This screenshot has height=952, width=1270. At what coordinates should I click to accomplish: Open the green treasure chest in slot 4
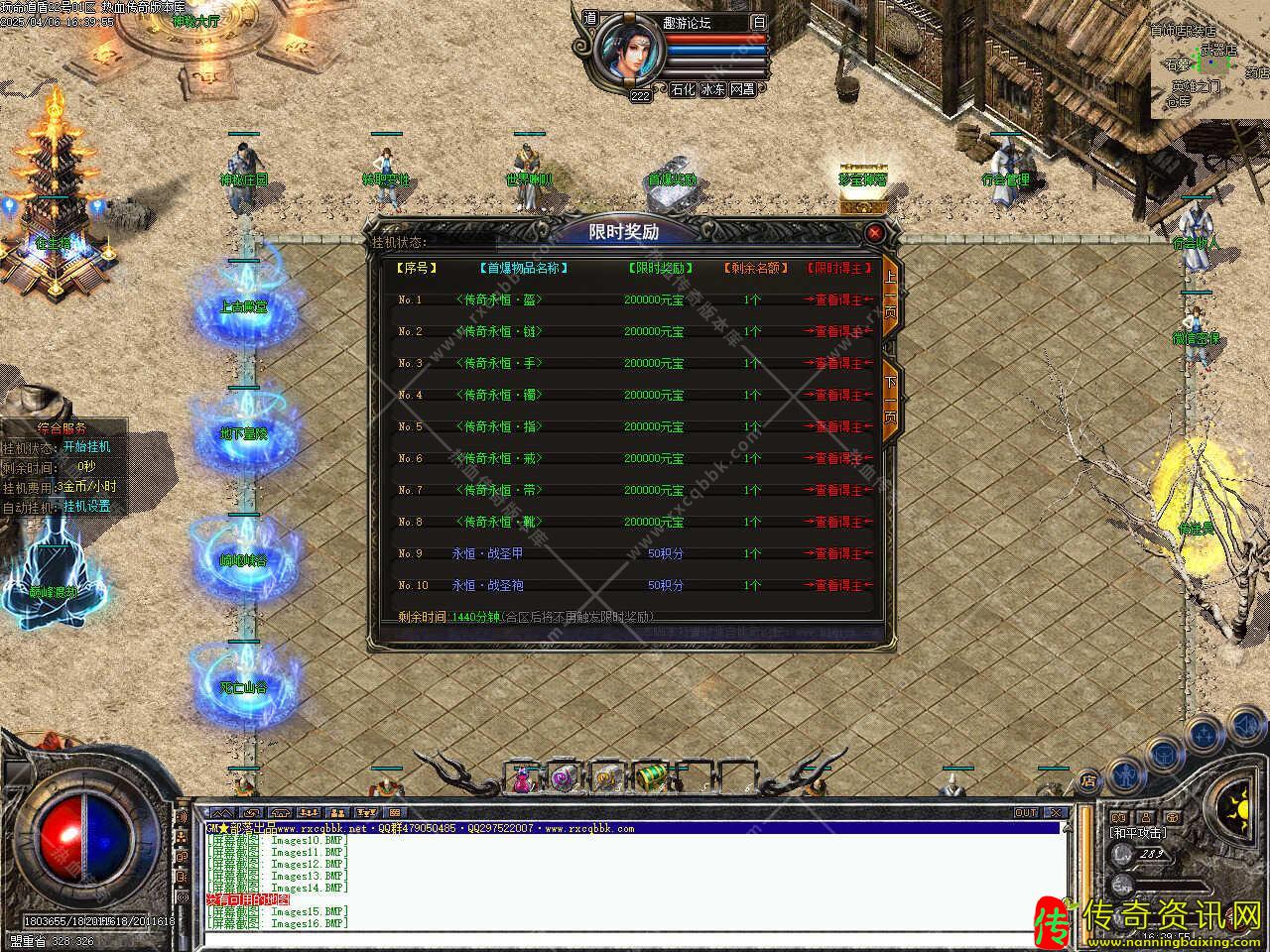[x=649, y=778]
